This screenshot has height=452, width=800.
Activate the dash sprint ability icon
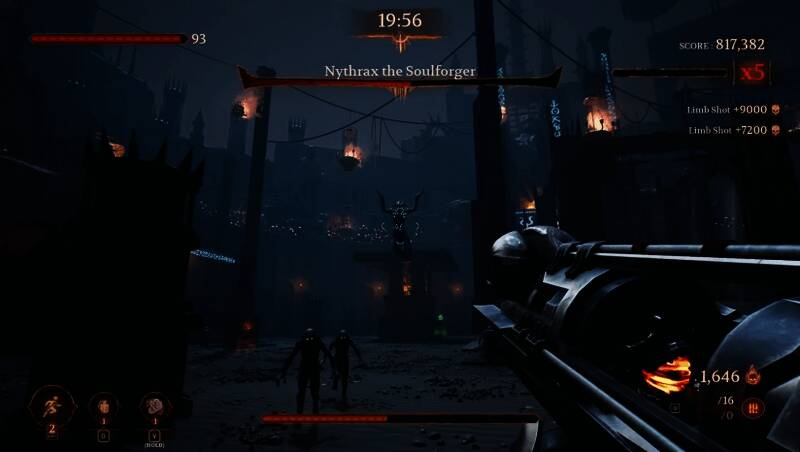click(x=52, y=405)
